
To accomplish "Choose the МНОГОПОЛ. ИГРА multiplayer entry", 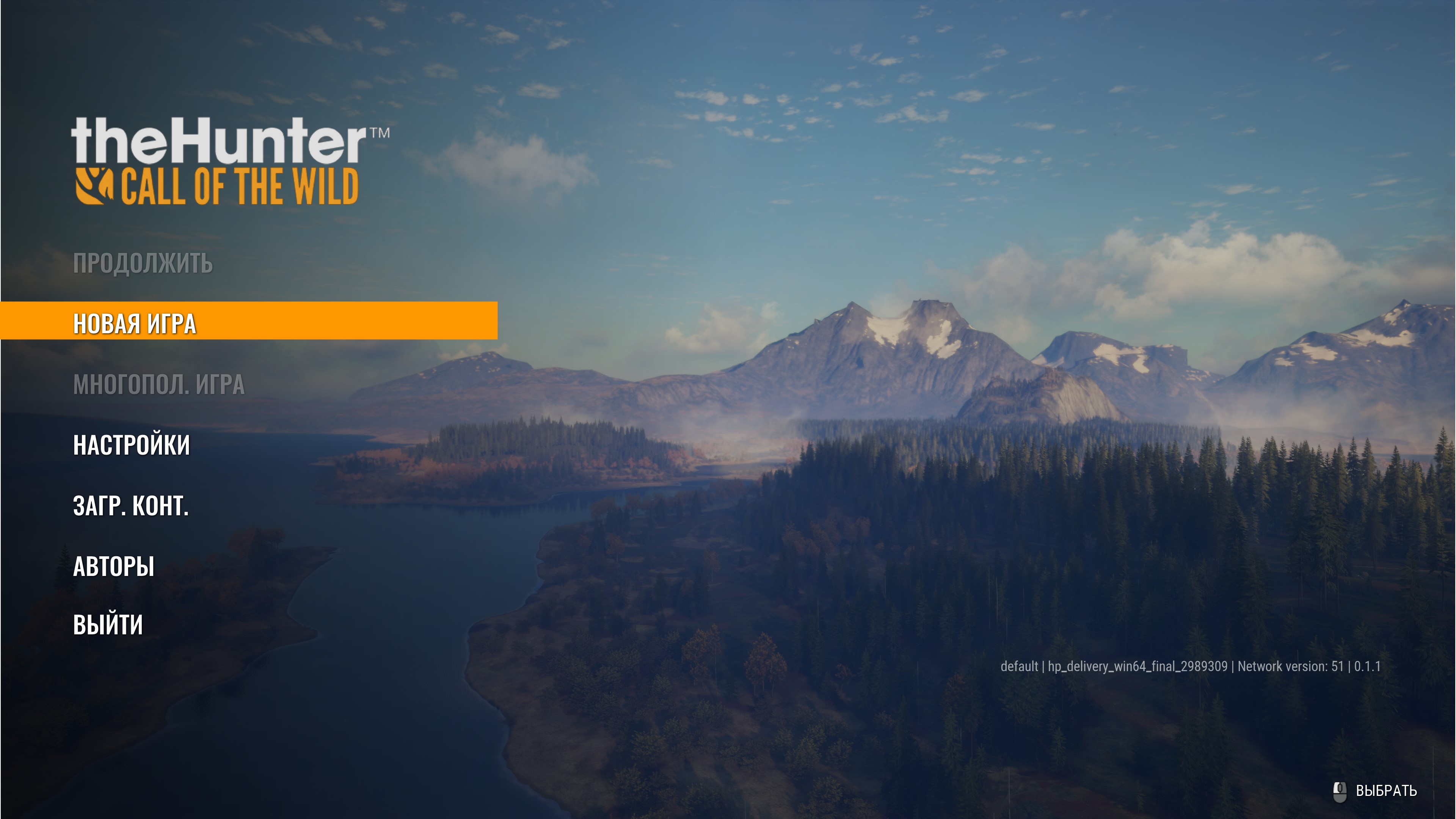I will click(x=159, y=384).
